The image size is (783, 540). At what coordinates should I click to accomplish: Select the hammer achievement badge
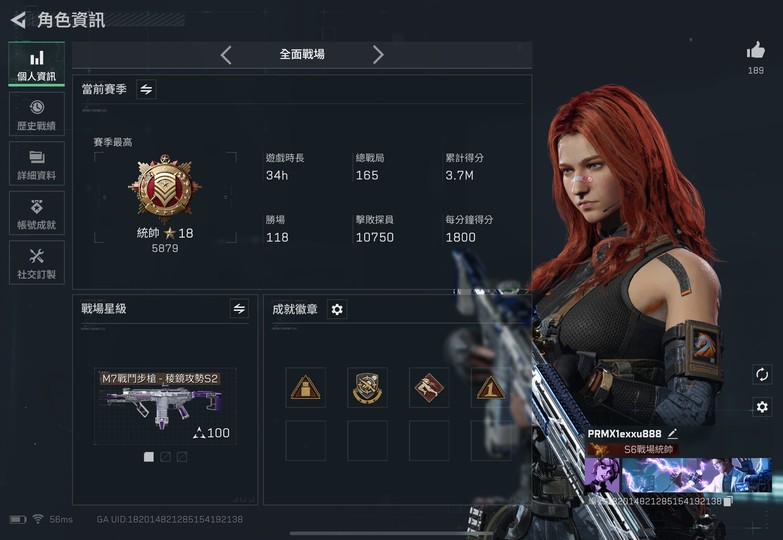[x=428, y=387]
